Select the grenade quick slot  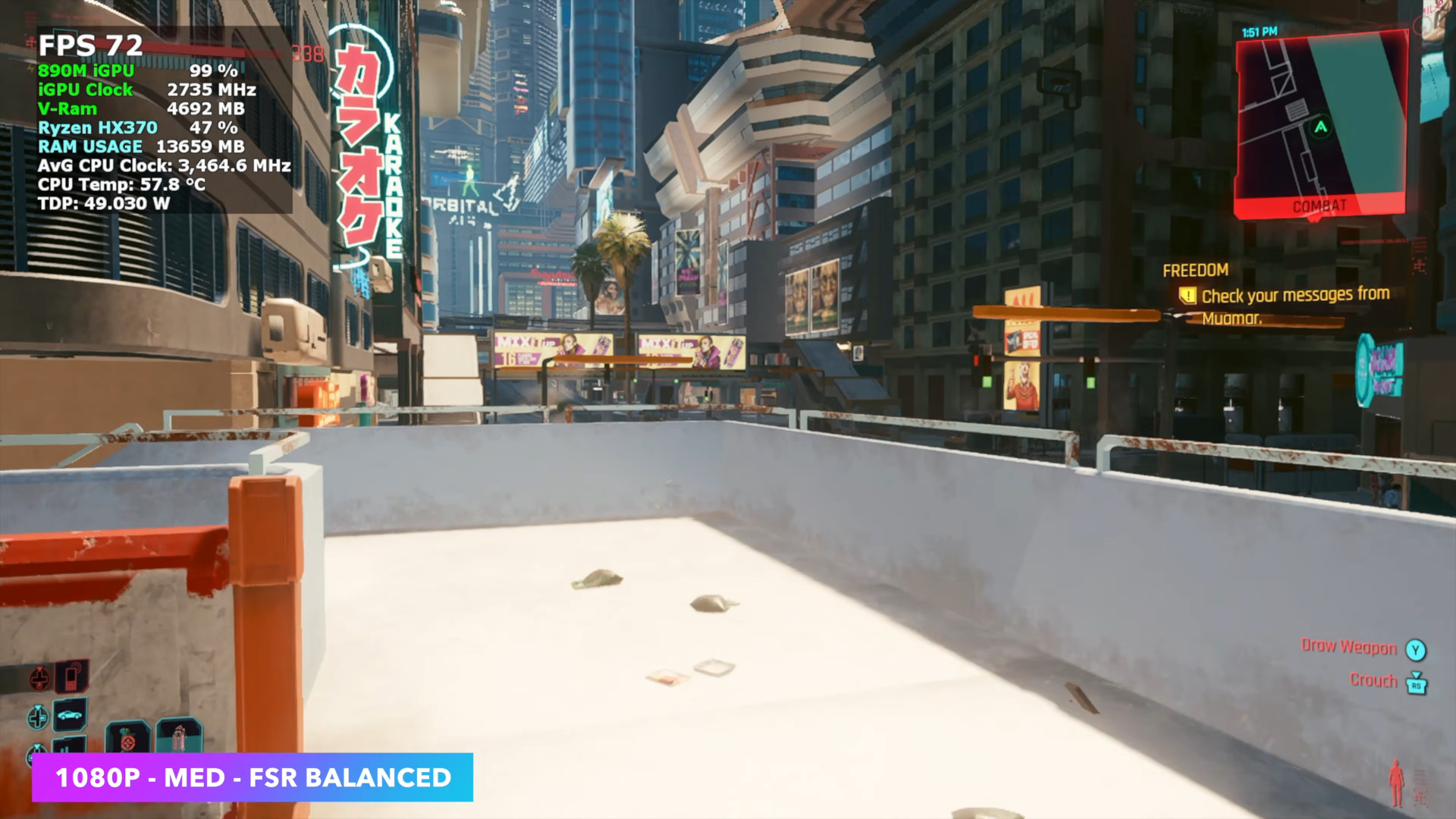[x=127, y=739]
